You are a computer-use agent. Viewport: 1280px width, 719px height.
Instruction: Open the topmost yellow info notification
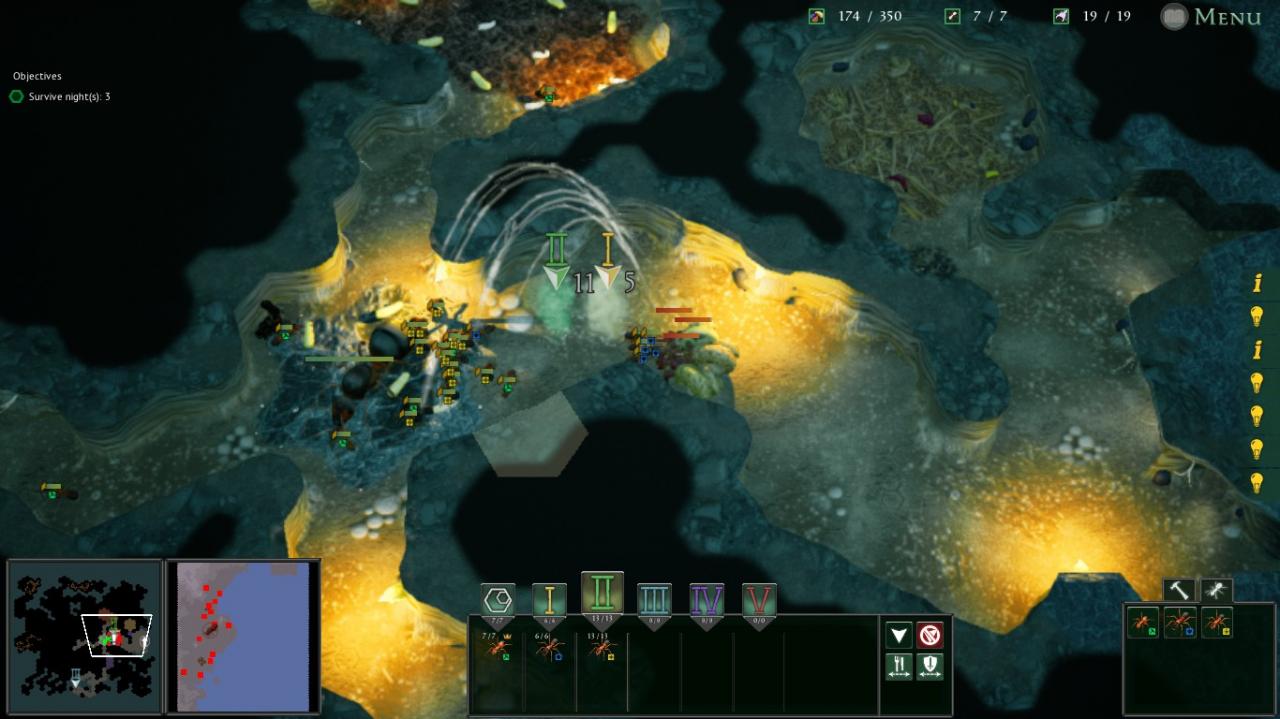1257,284
